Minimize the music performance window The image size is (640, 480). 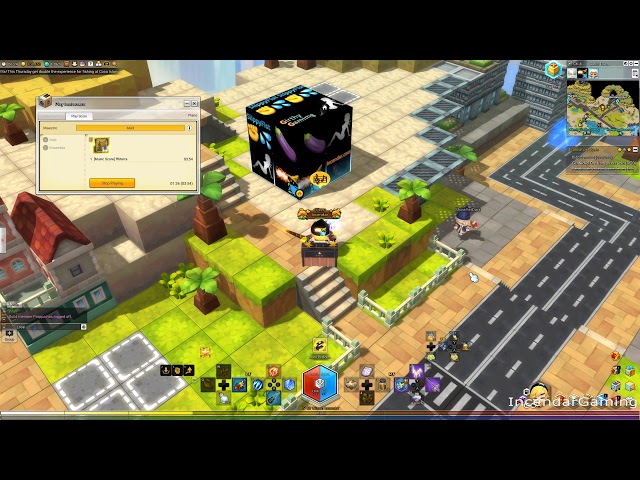pos(186,103)
